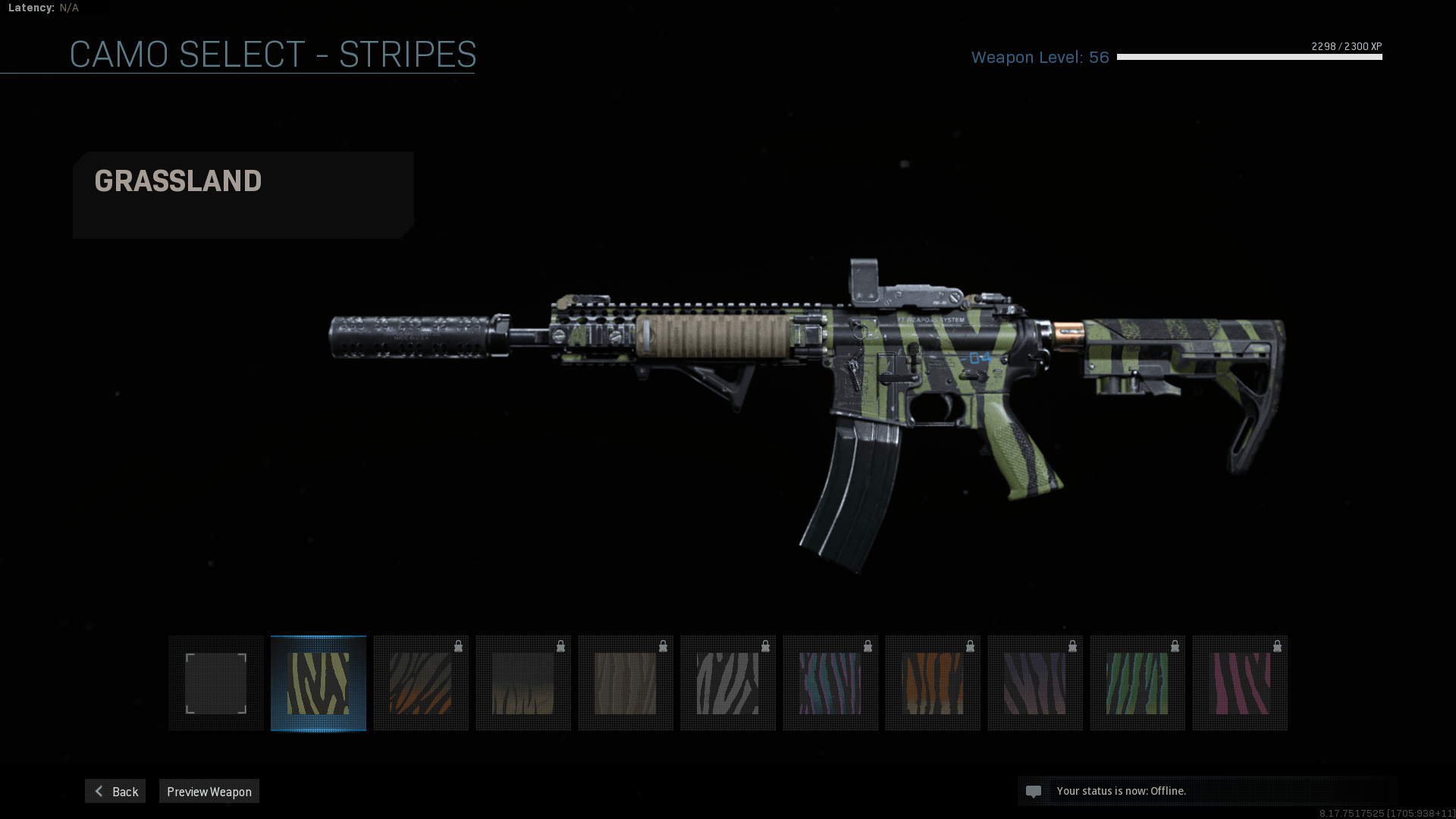The width and height of the screenshot is (1456, 819).
Task: Go back using the Back button
Action: click(115, 791)
